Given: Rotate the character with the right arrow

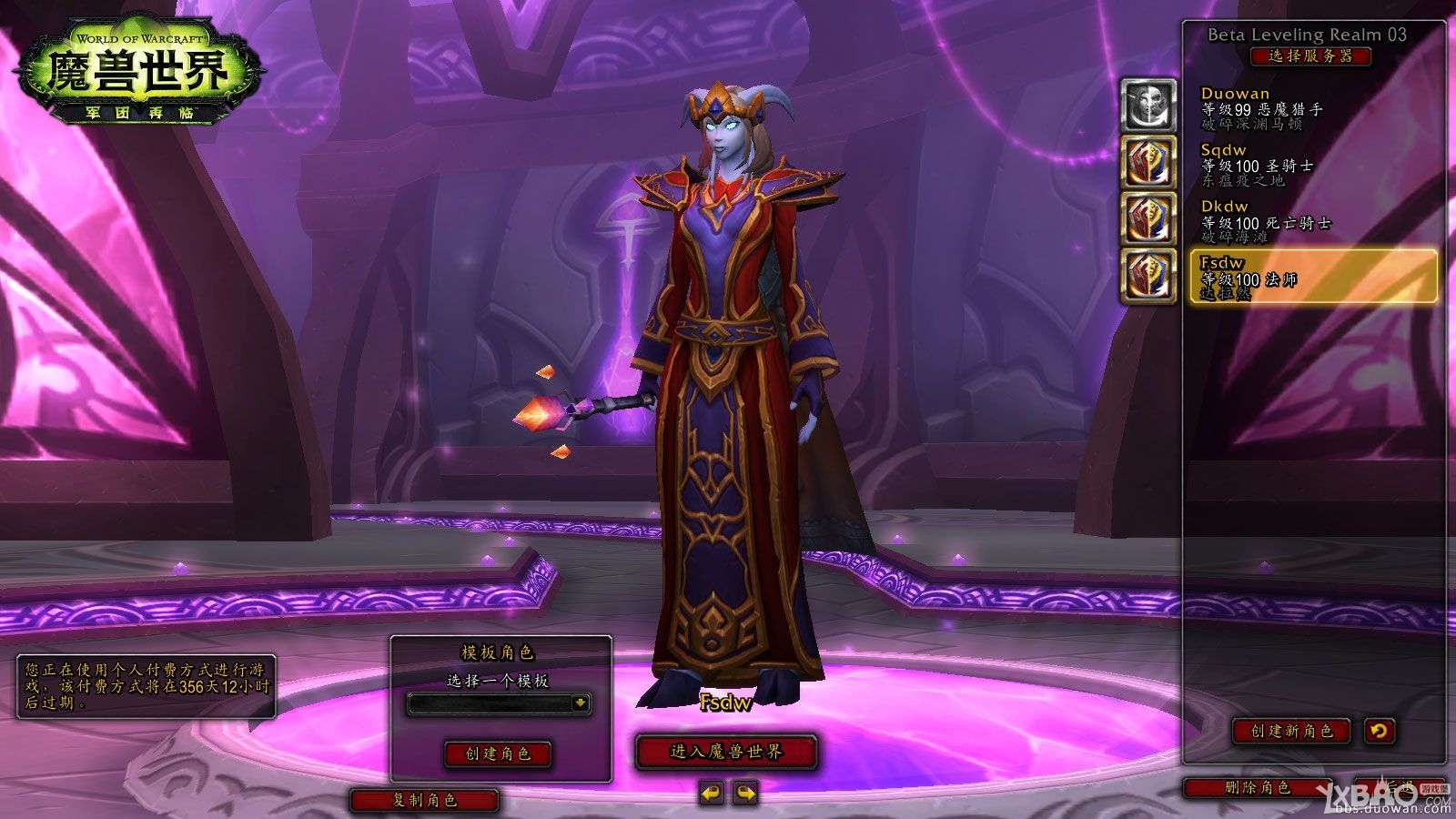Looking at the screenshot, I should coord(745,794).
